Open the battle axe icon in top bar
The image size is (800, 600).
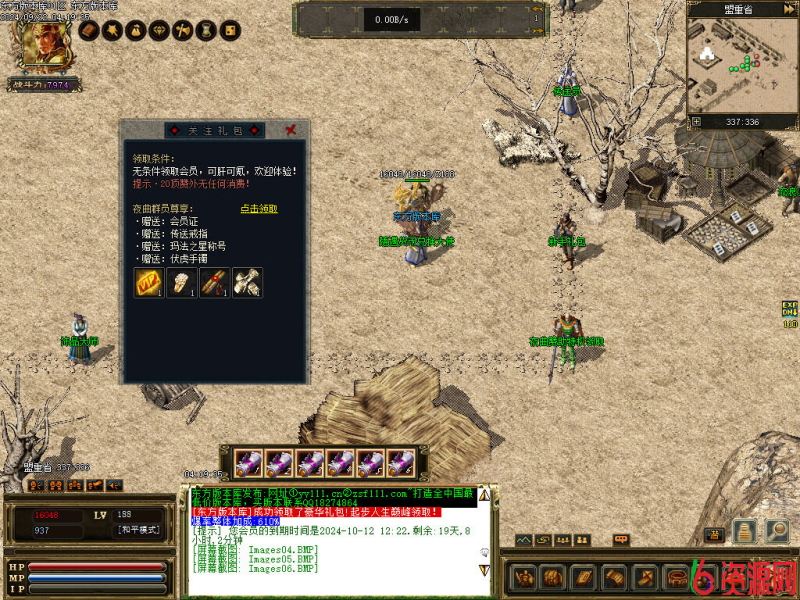[x=184, y=31]
